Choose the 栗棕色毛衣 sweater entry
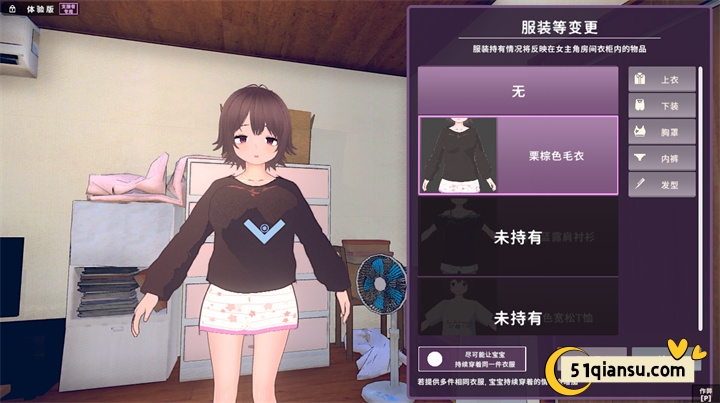Viewport: 720px width, 403px height. [x=518, y=155]
